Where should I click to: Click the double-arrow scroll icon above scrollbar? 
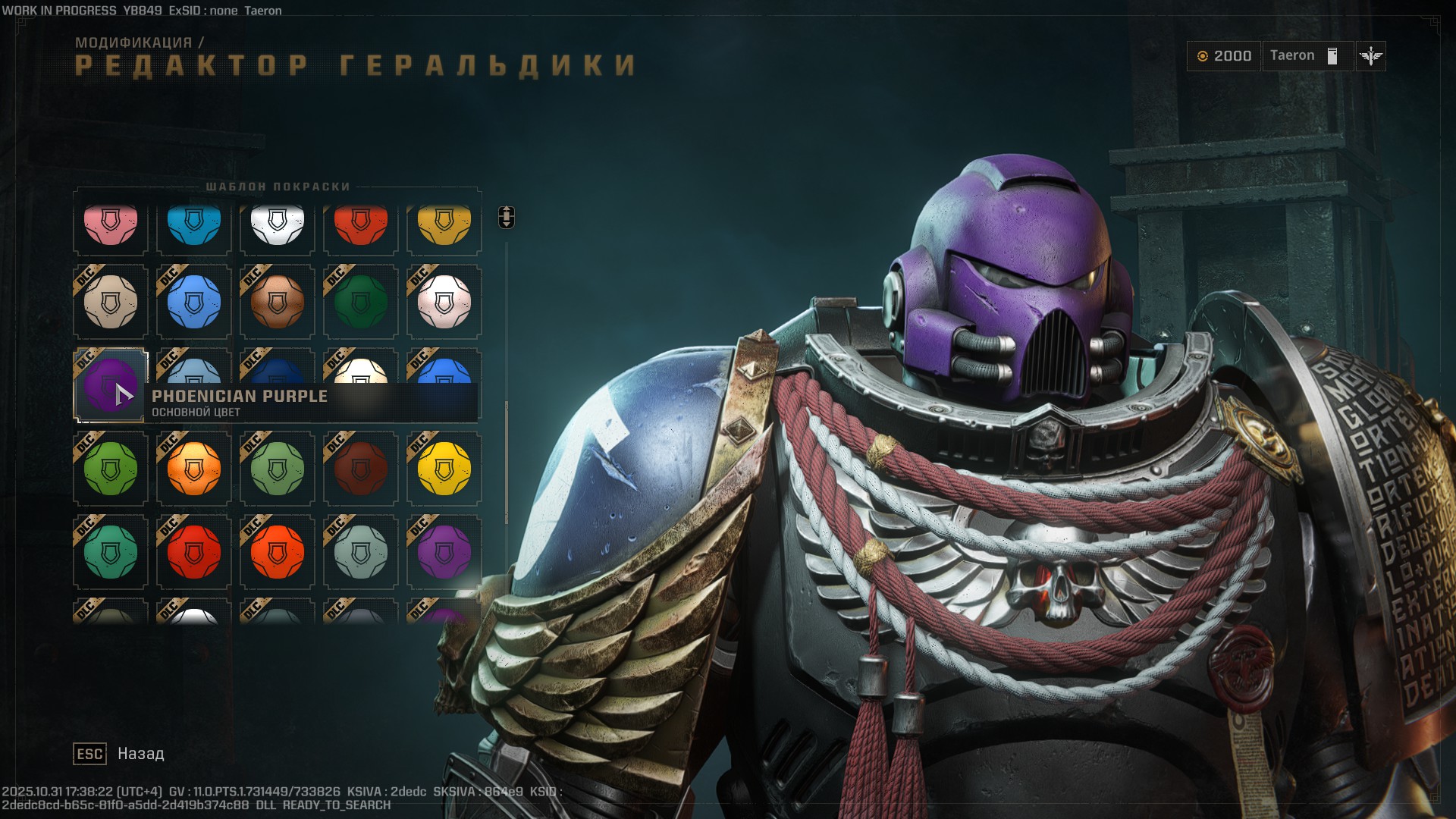[505, 216]
